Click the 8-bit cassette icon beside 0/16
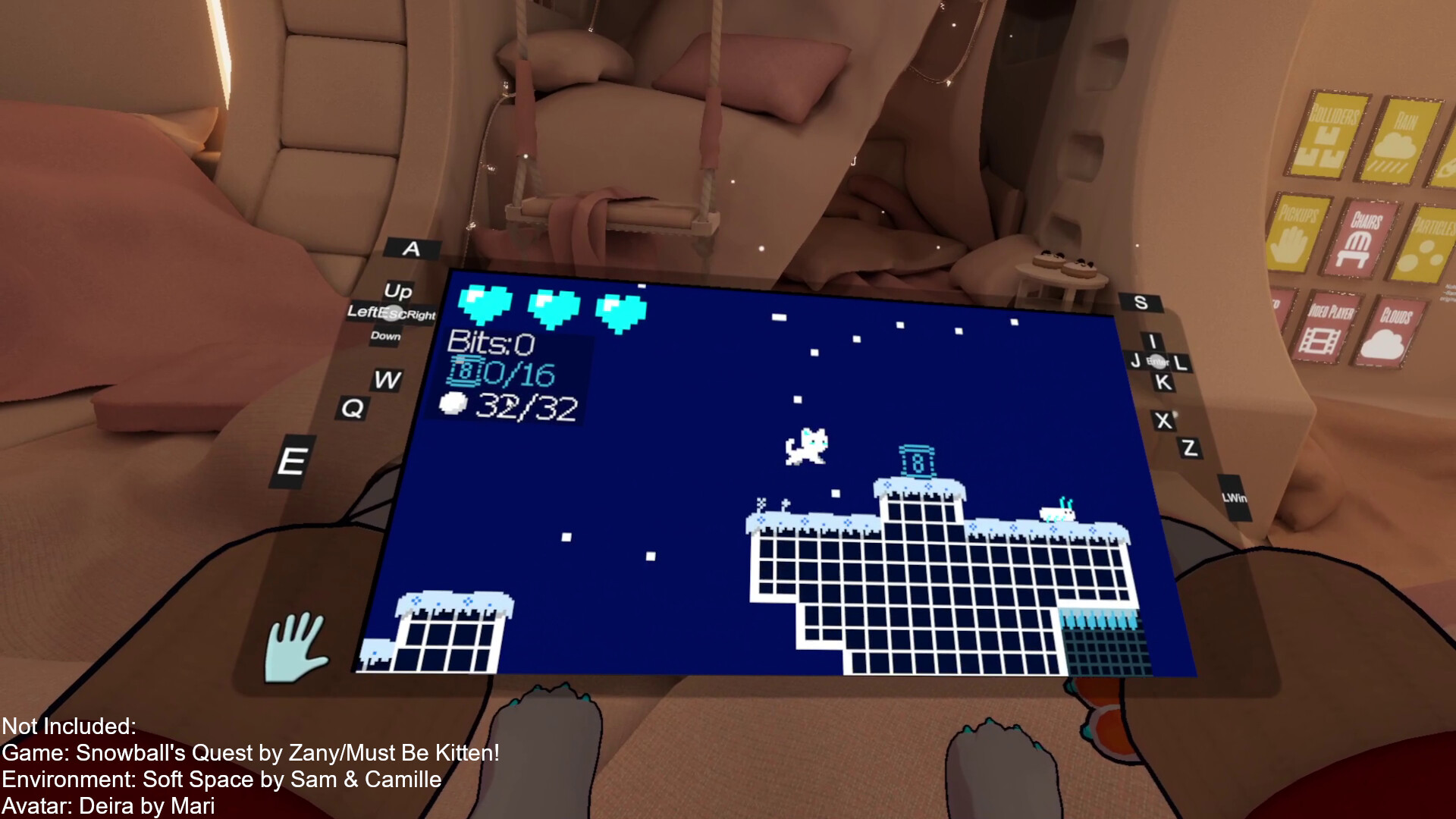This screenshot has width=1456, height=819. [466, 370]
